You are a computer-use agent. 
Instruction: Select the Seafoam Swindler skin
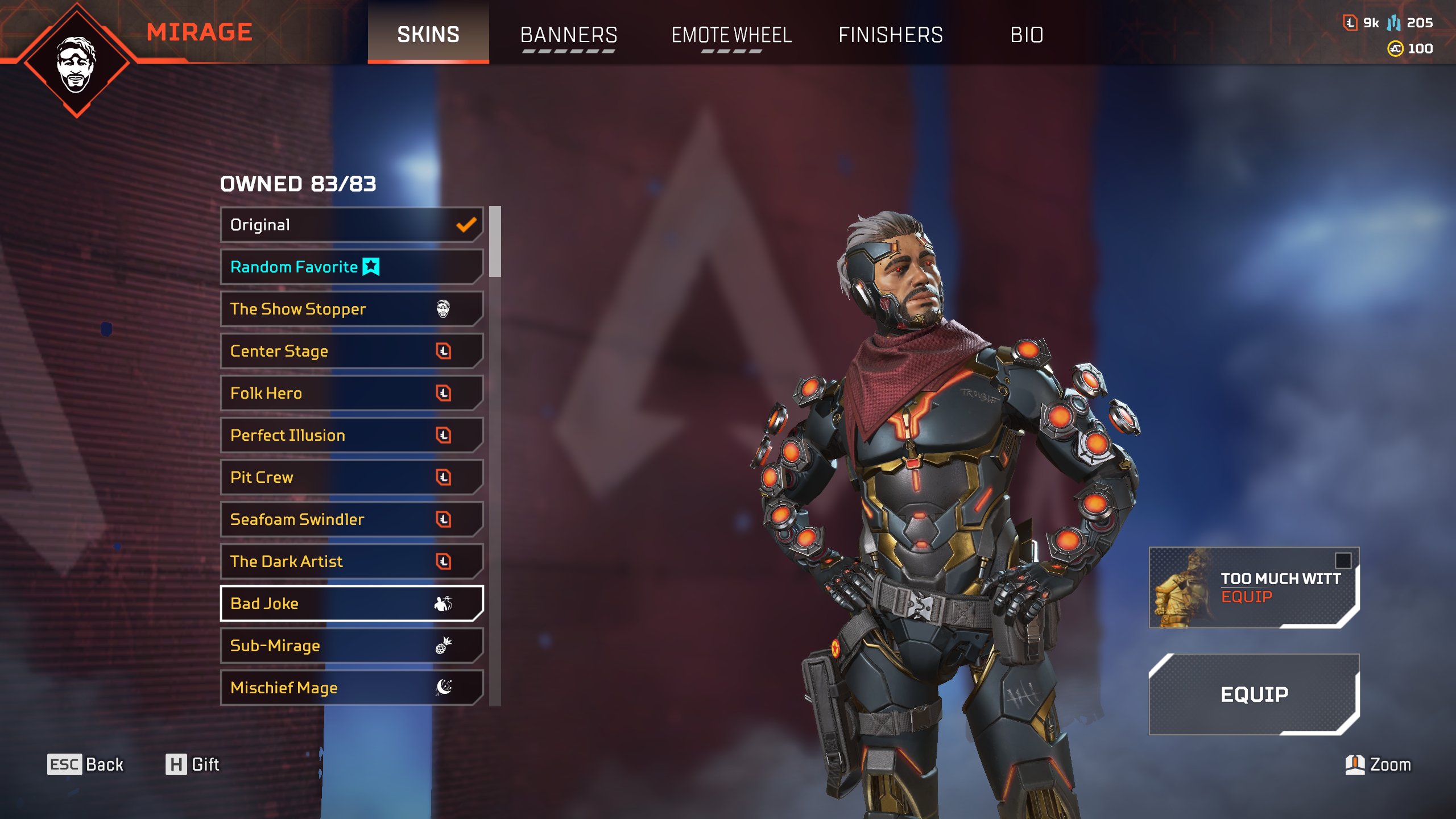pyautogui.click(x=351, y=519)
